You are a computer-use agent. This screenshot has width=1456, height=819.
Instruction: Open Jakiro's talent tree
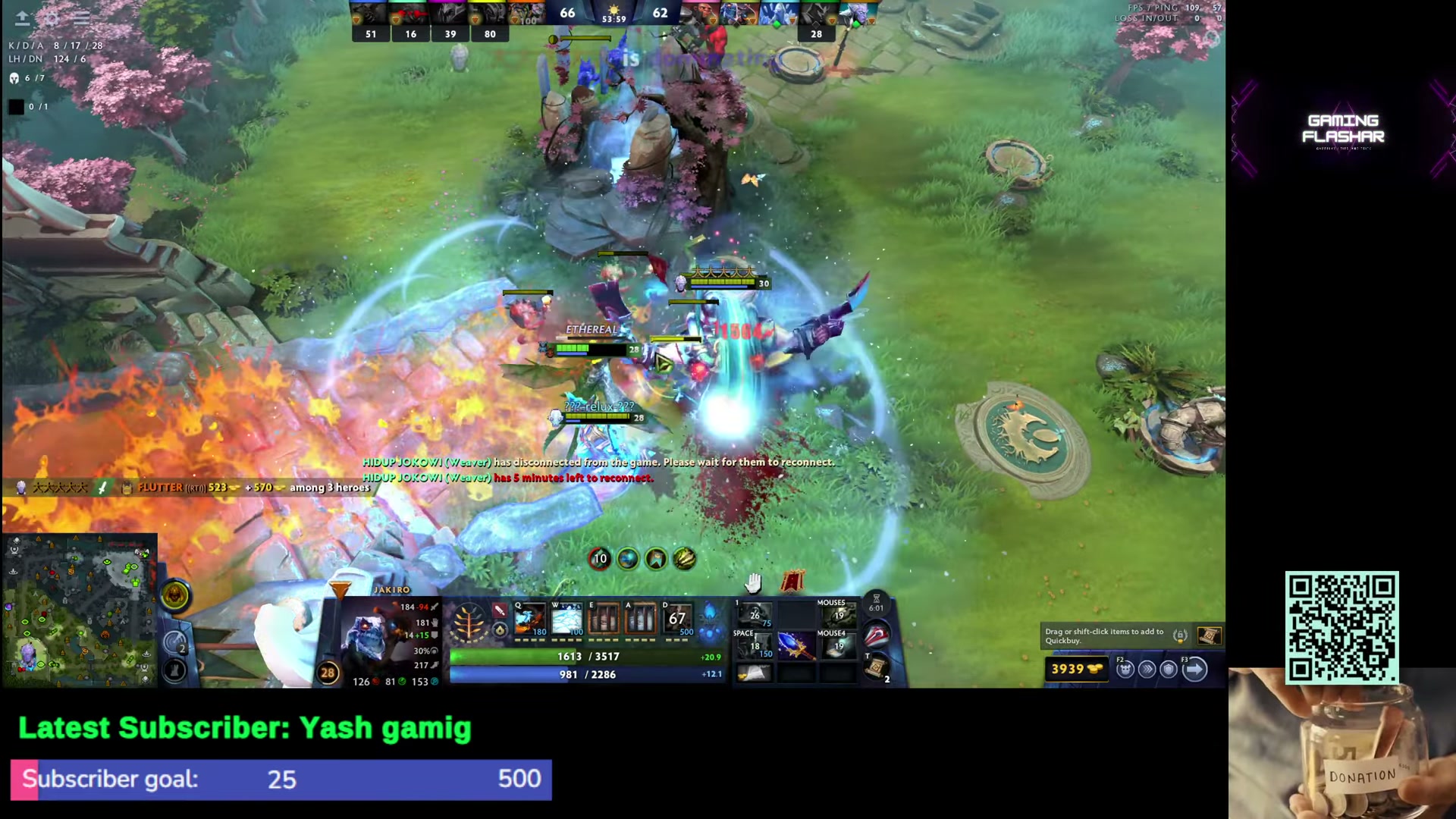coord(469,622)
